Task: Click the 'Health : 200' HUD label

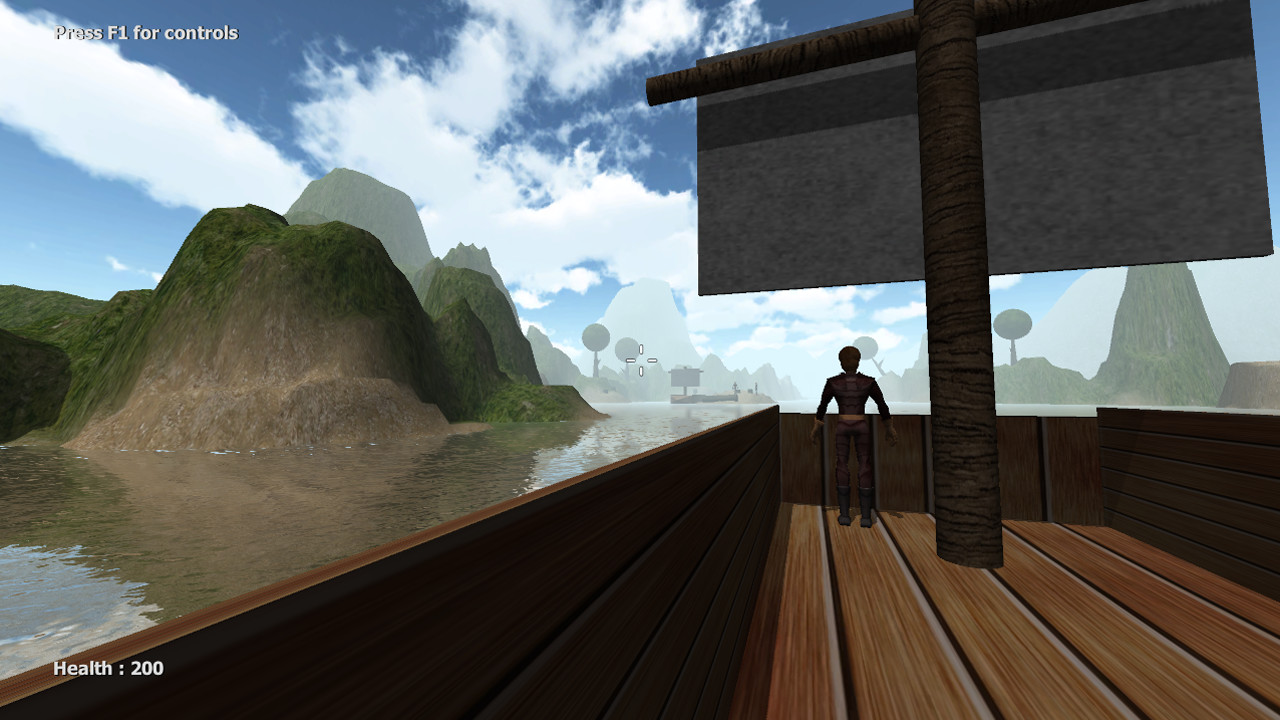Action: click(x=110, y=670)
